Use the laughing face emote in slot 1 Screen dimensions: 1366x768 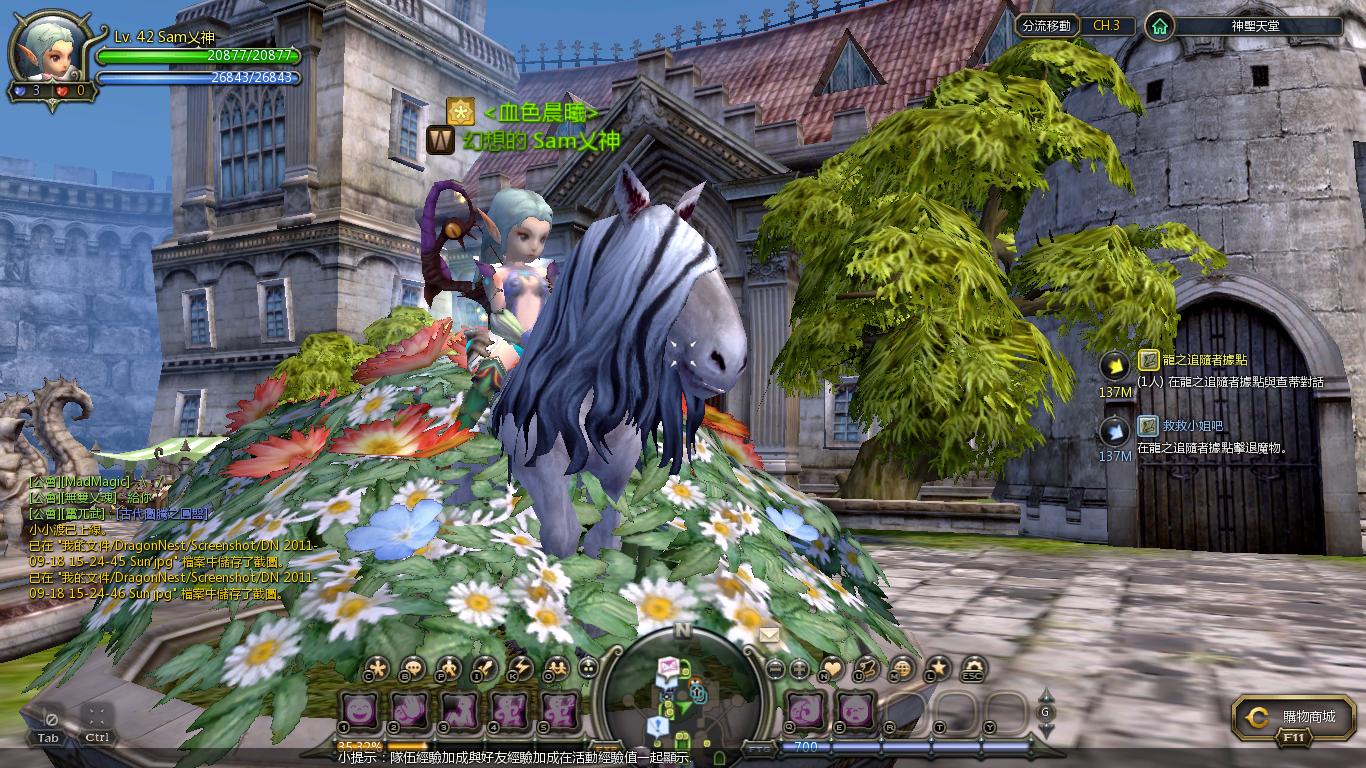357,709
